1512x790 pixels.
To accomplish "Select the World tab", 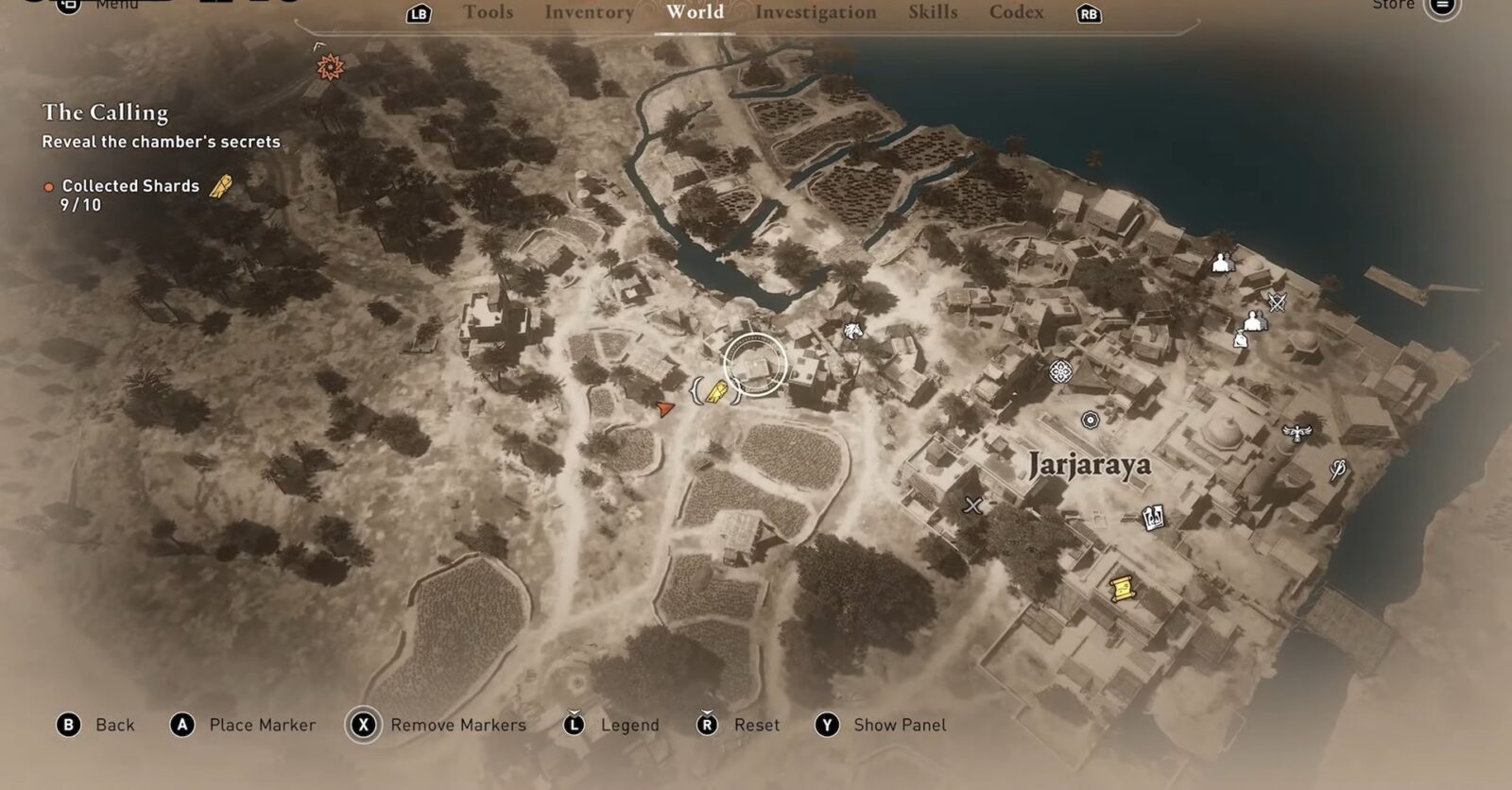I will pos(695,12).
